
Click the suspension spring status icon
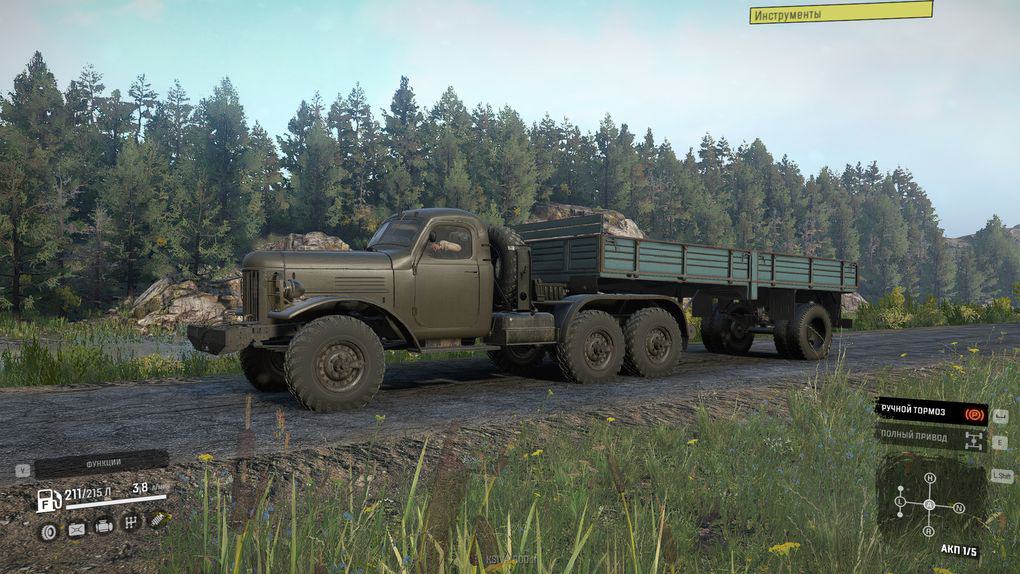pyautogui.click(x=158, y=518)
